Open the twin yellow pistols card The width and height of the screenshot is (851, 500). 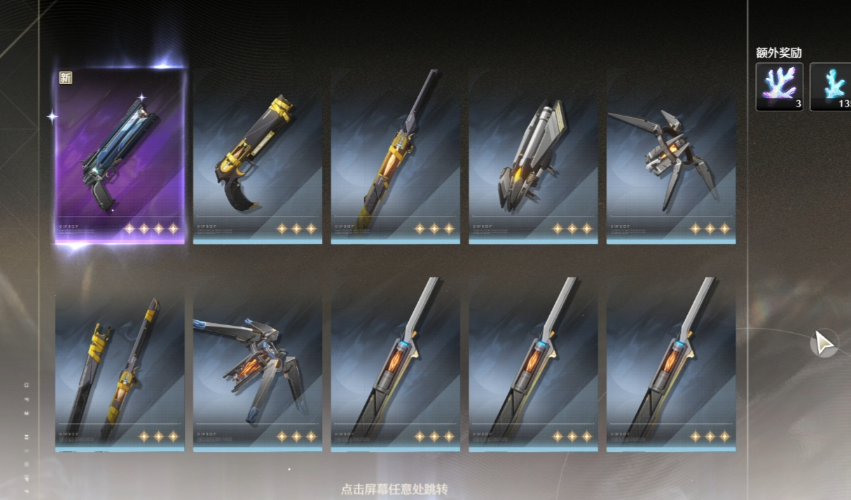click(x=120, y=365)
